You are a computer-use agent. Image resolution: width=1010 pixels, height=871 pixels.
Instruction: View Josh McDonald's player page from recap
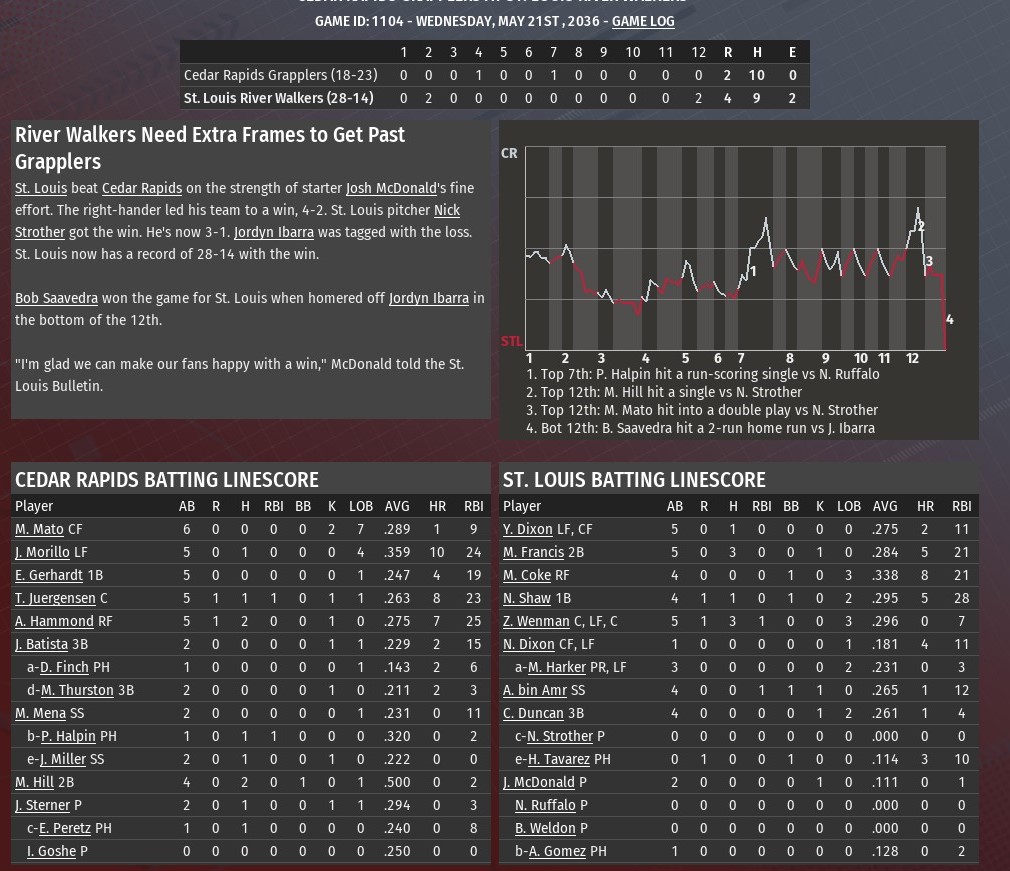tap(391, 188)
